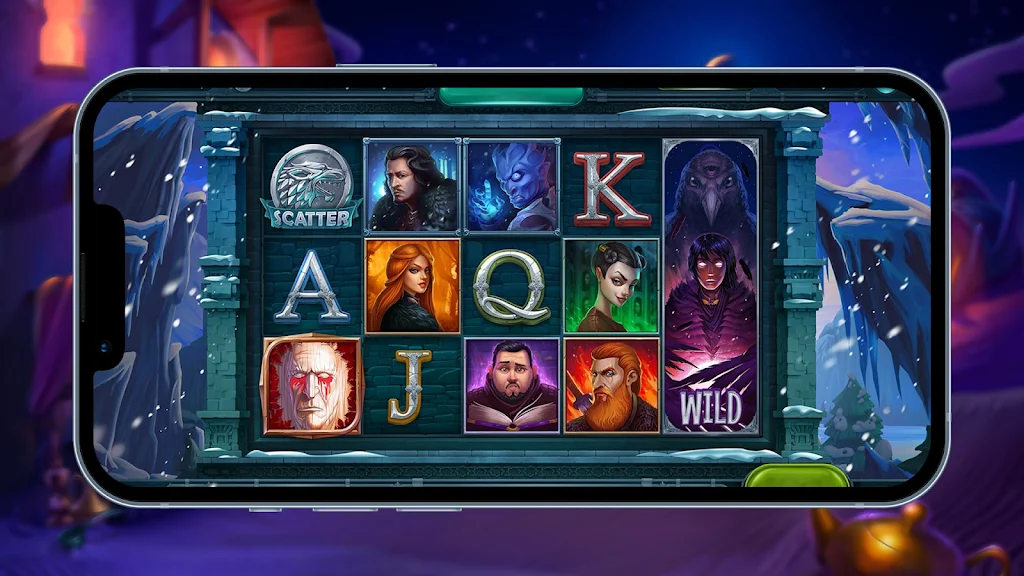Viewport: 1024px width, 576px height.
Task: Click the expanded raven Wild reel
Action: [x=711, y=286]
